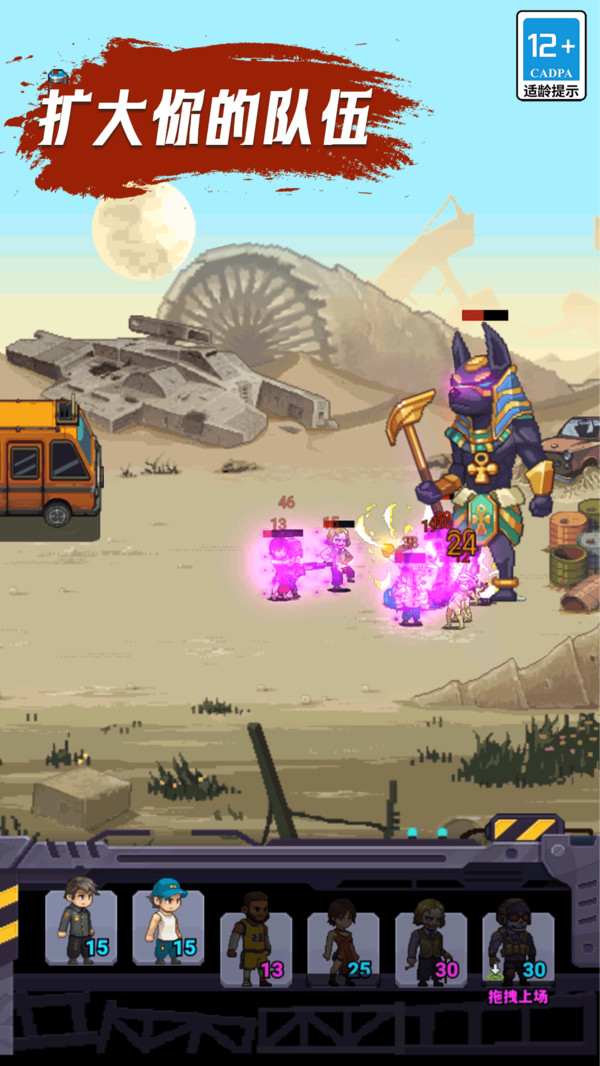The image size is (600, 1066).
Task: Choose the blonde-haired unit costing 30
Action: pyautogui.click(x=430, y=948)
